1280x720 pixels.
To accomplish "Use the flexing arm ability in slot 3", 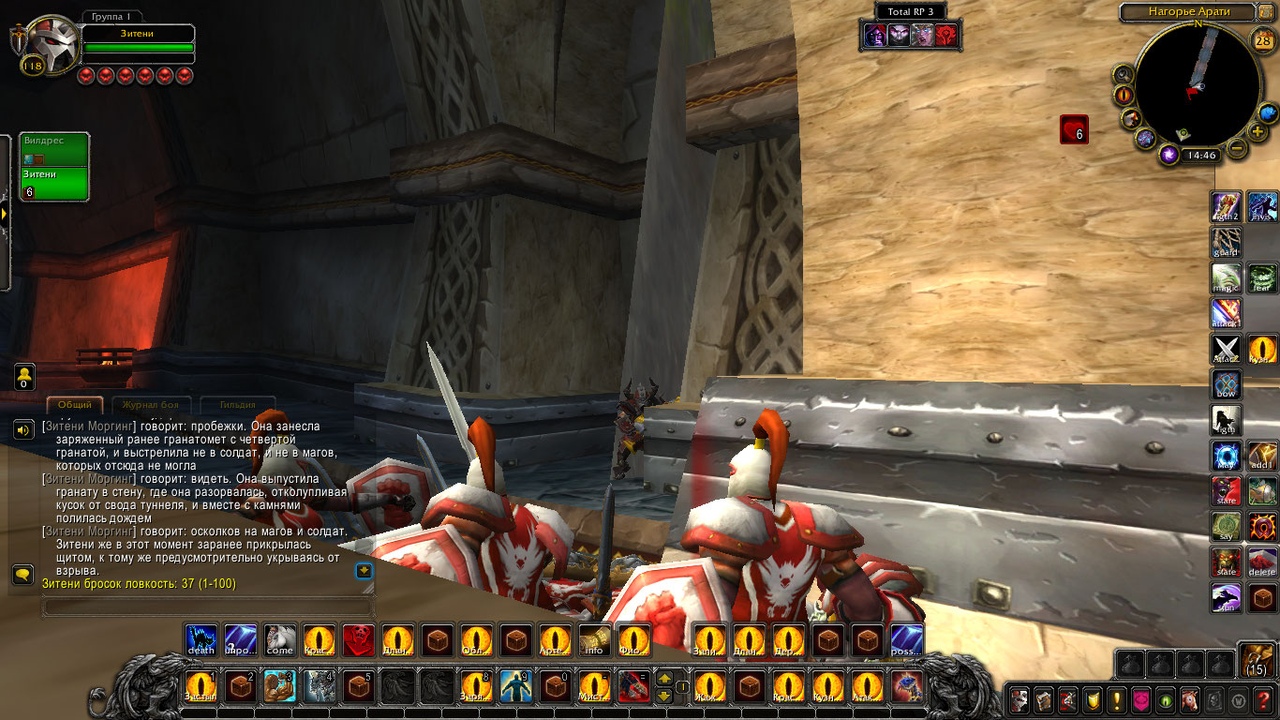I will 279,687.
